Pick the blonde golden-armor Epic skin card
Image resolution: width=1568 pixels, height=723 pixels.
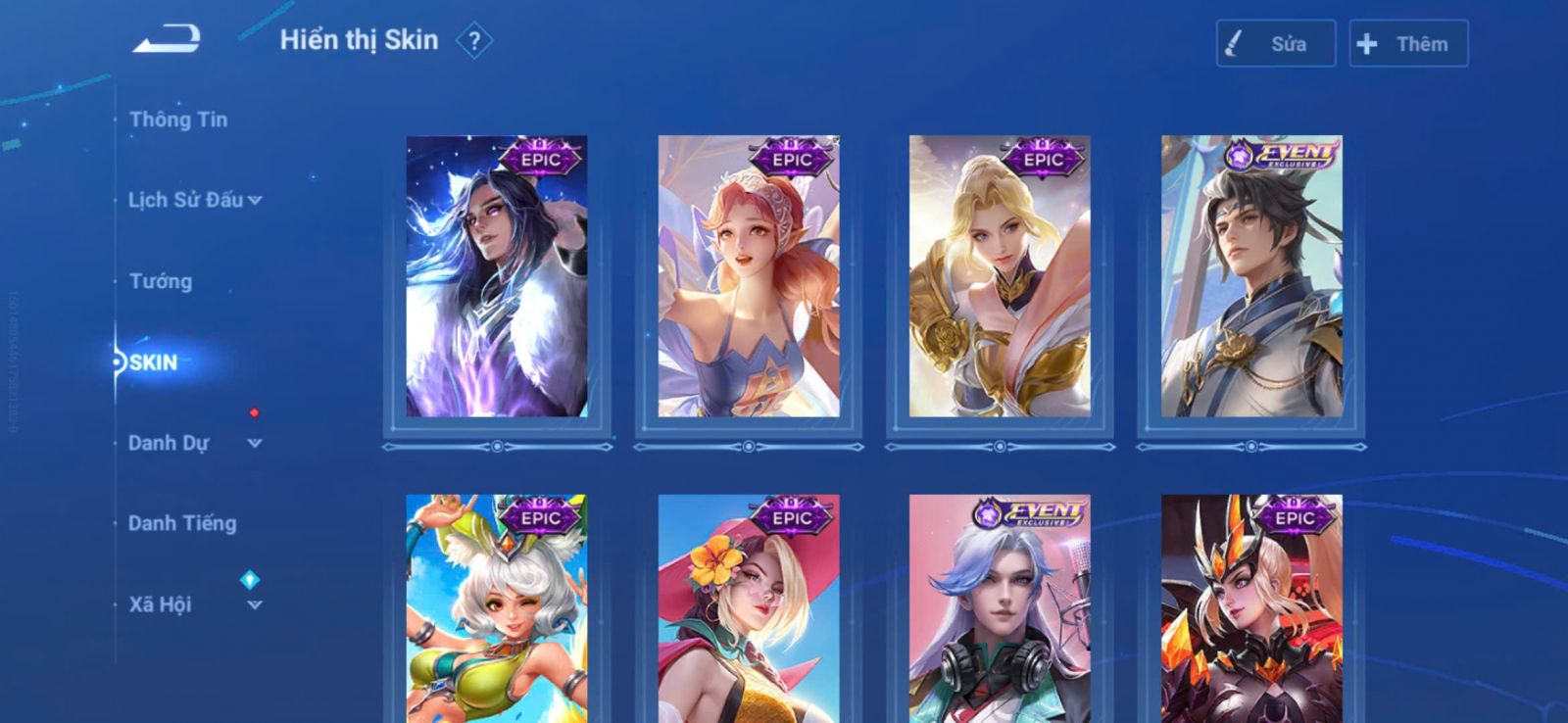click(1000, 276)
